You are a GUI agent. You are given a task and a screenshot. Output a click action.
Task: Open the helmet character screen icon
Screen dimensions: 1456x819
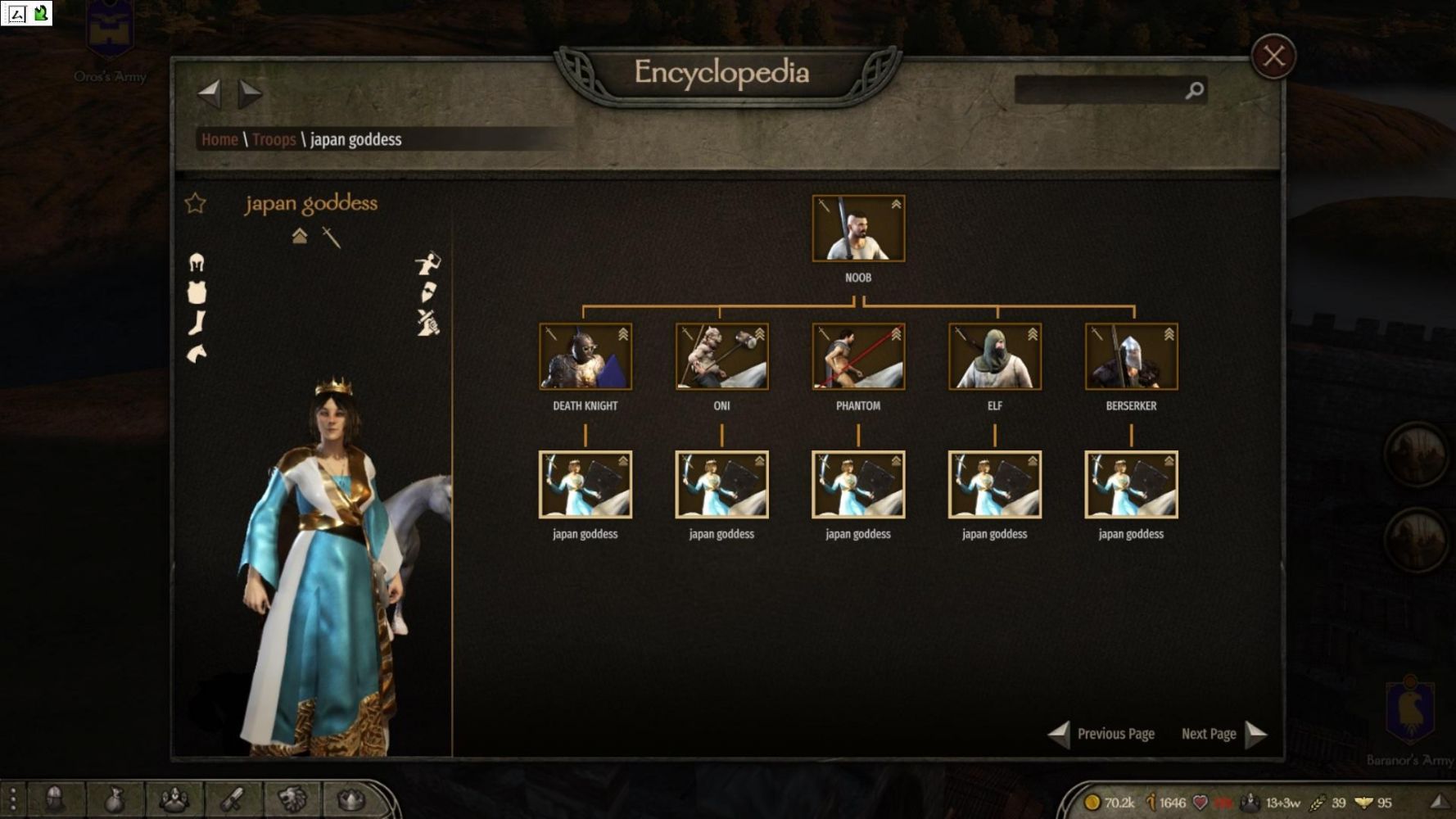[55, 799]
